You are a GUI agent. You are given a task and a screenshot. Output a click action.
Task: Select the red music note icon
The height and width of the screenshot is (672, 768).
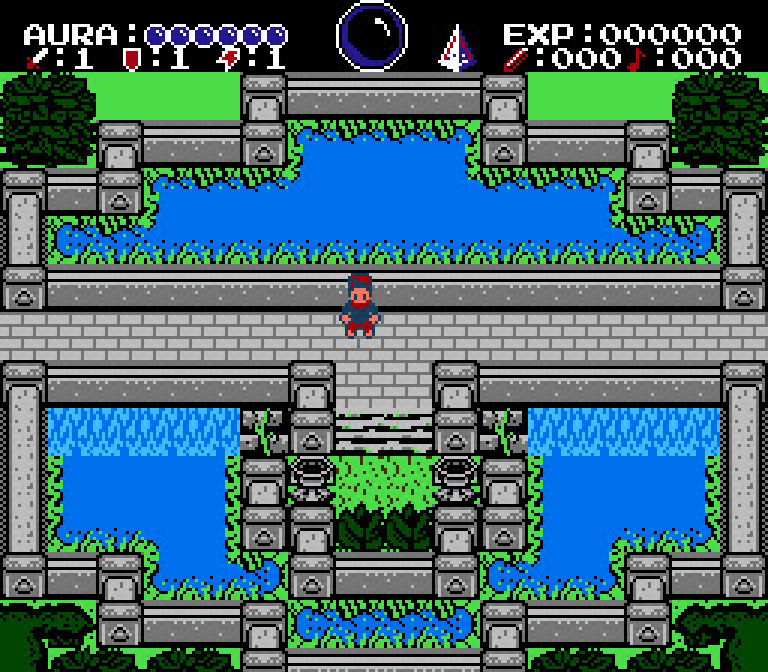(634, 59)
